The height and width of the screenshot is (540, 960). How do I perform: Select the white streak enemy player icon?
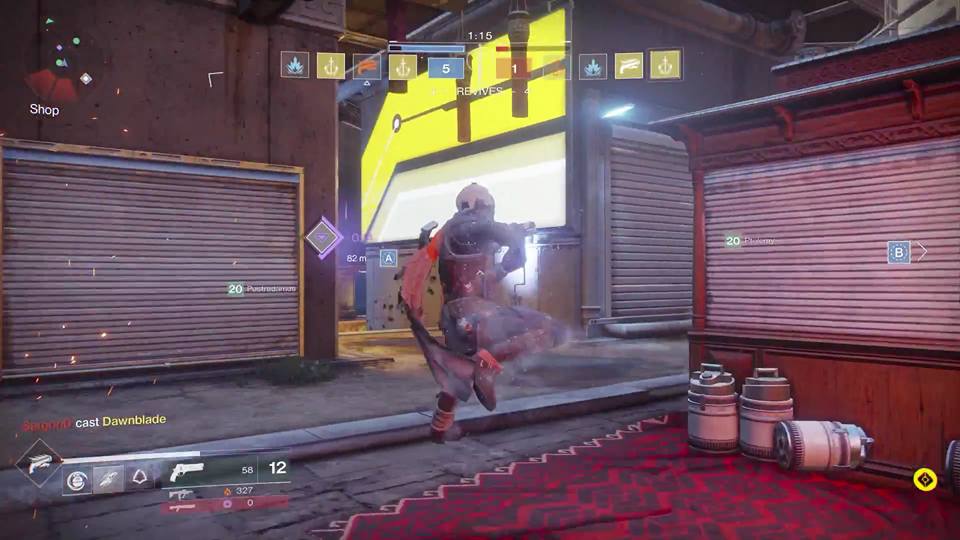click(x=628, y=66)
